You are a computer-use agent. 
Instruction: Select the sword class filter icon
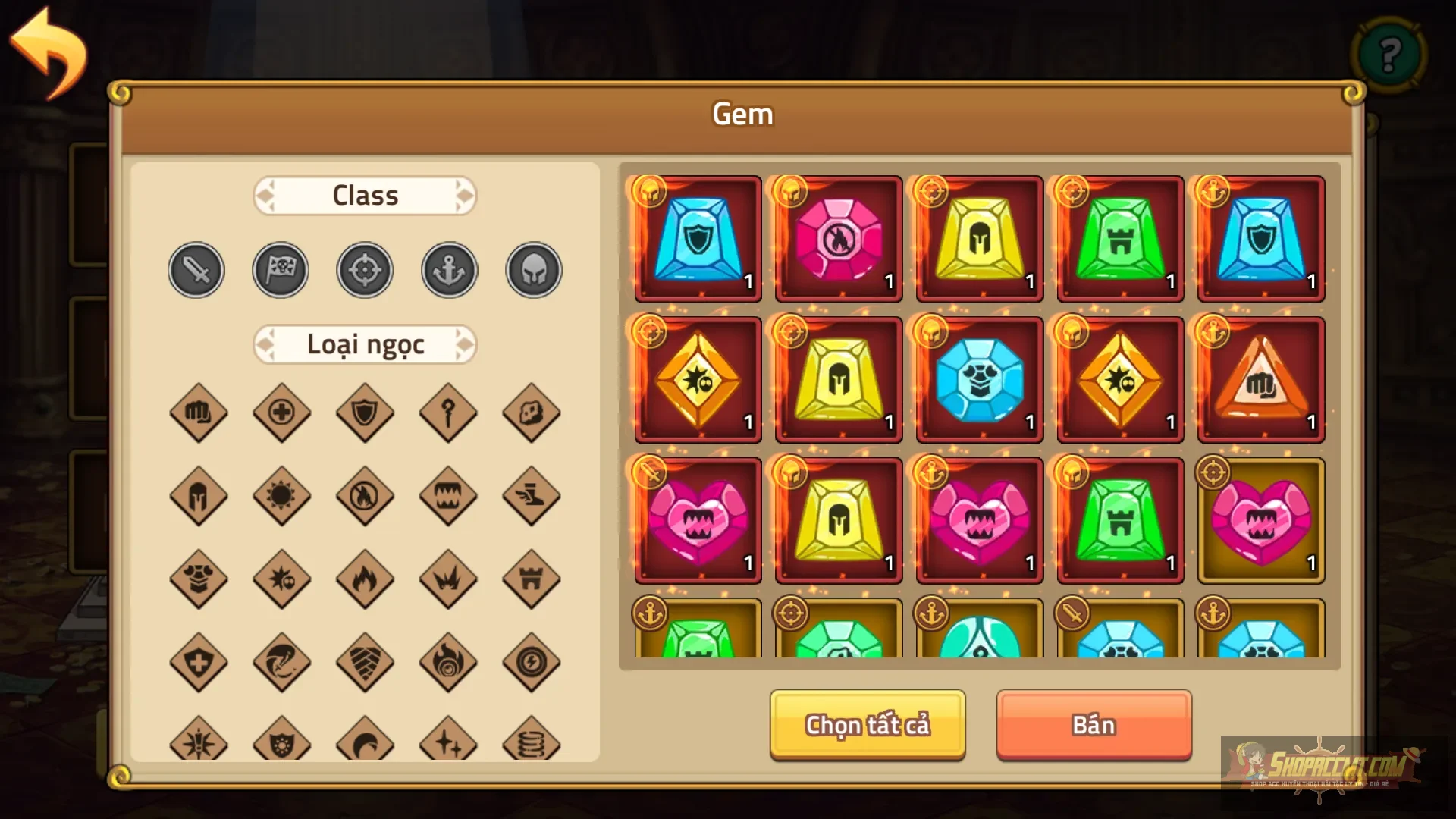pos(196,270)
